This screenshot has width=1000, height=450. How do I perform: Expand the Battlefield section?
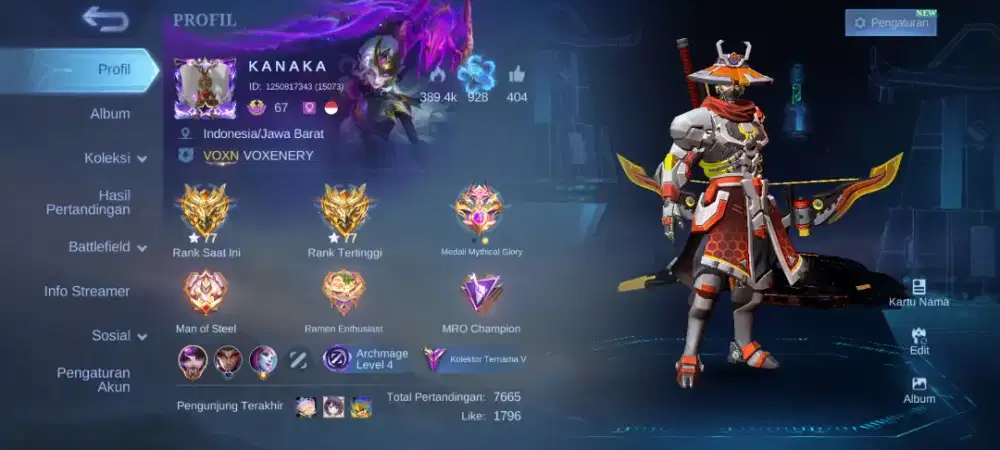point(107,246)
